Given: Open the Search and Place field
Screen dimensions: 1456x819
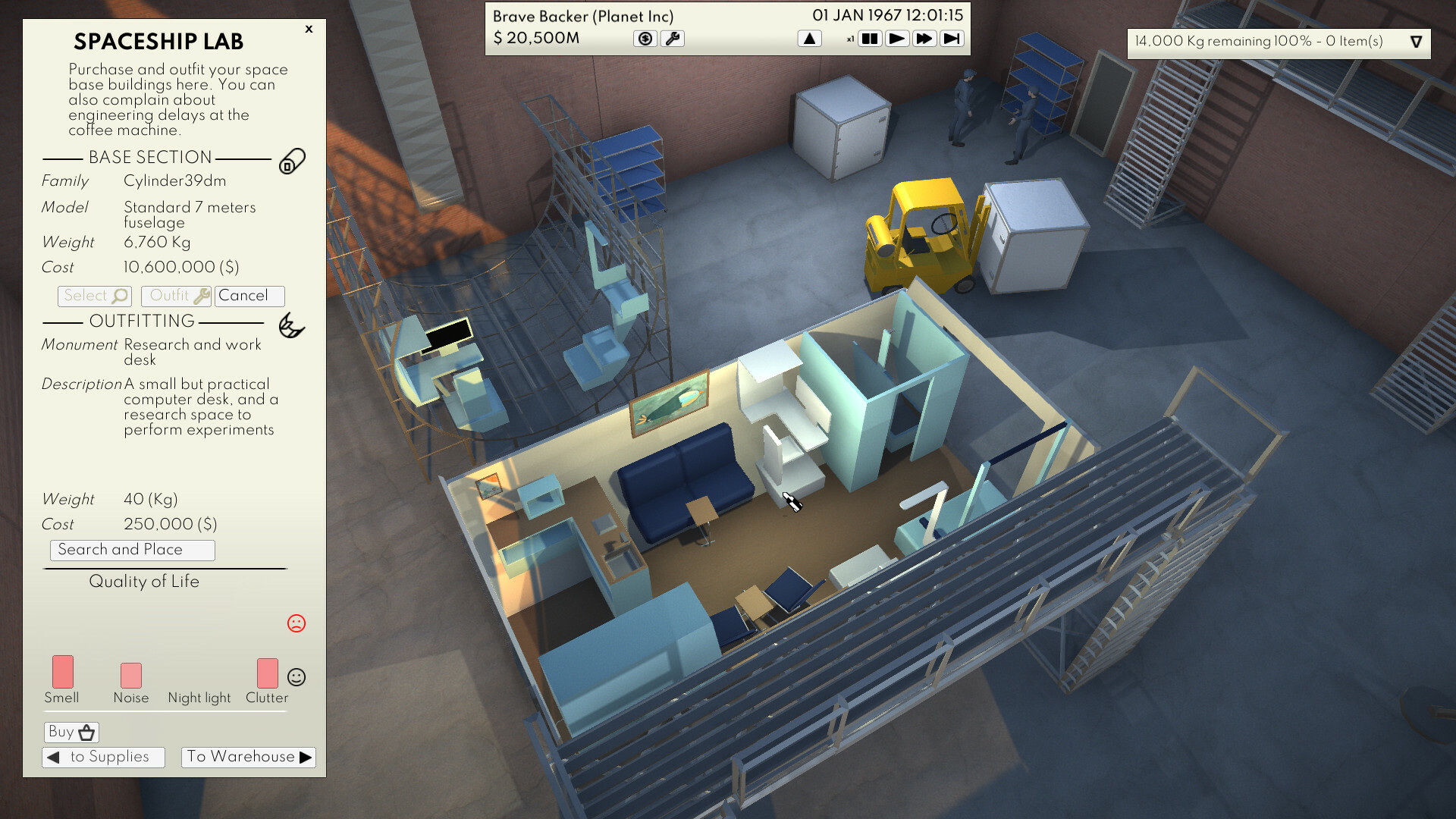Looking at the screenshot, I should [x=132, y=550].
